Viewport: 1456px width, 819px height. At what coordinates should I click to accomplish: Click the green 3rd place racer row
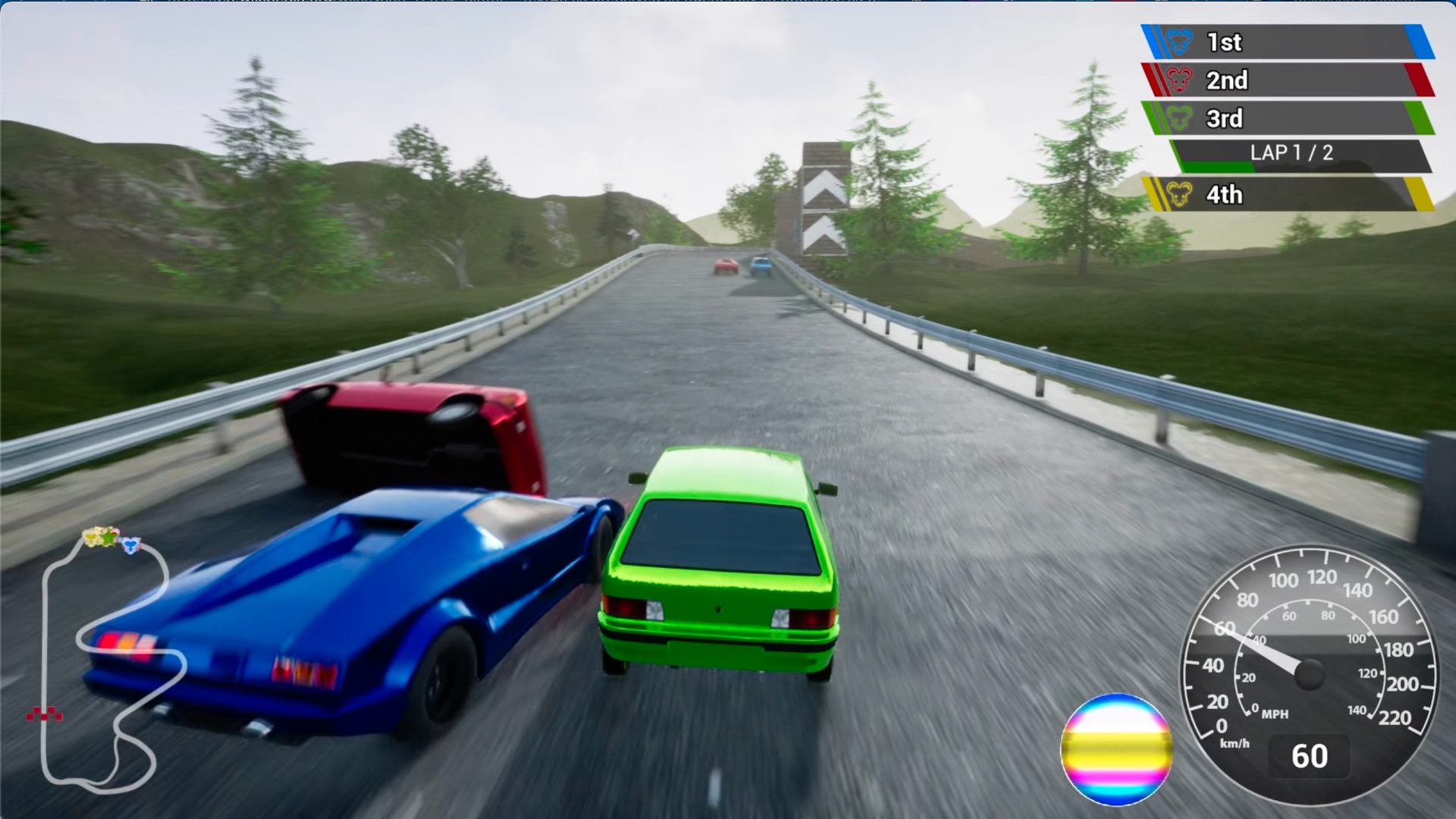(x=1288, y=118)
